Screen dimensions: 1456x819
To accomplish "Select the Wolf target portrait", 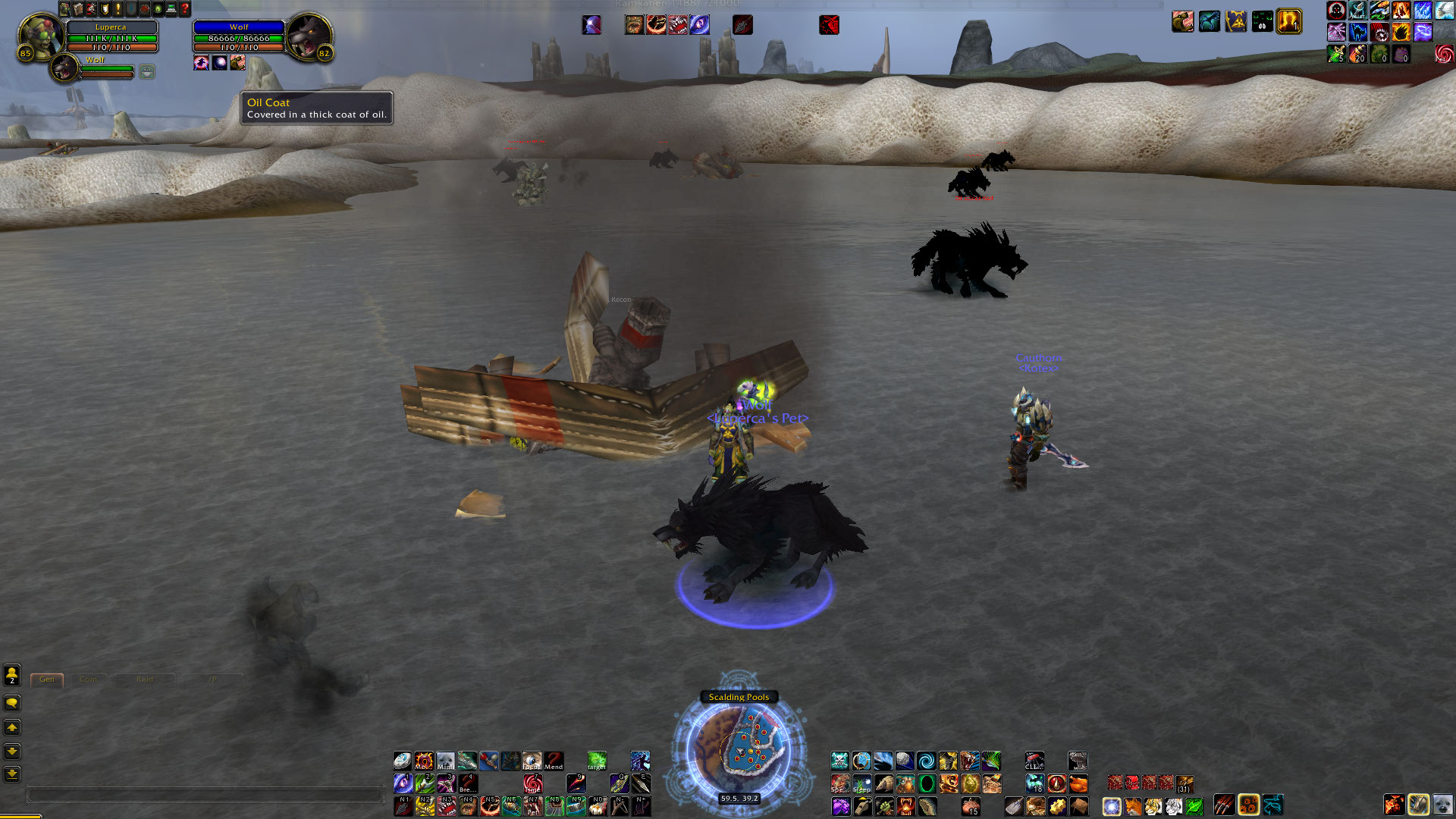I will click(308, 36).
